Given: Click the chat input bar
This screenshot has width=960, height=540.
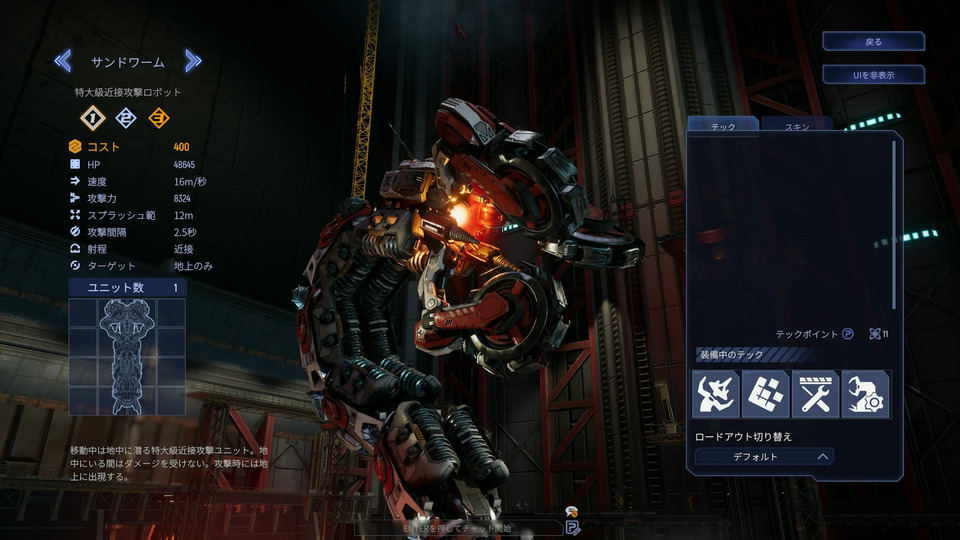Looking at the screenshot, I should (x=460, y=527).
